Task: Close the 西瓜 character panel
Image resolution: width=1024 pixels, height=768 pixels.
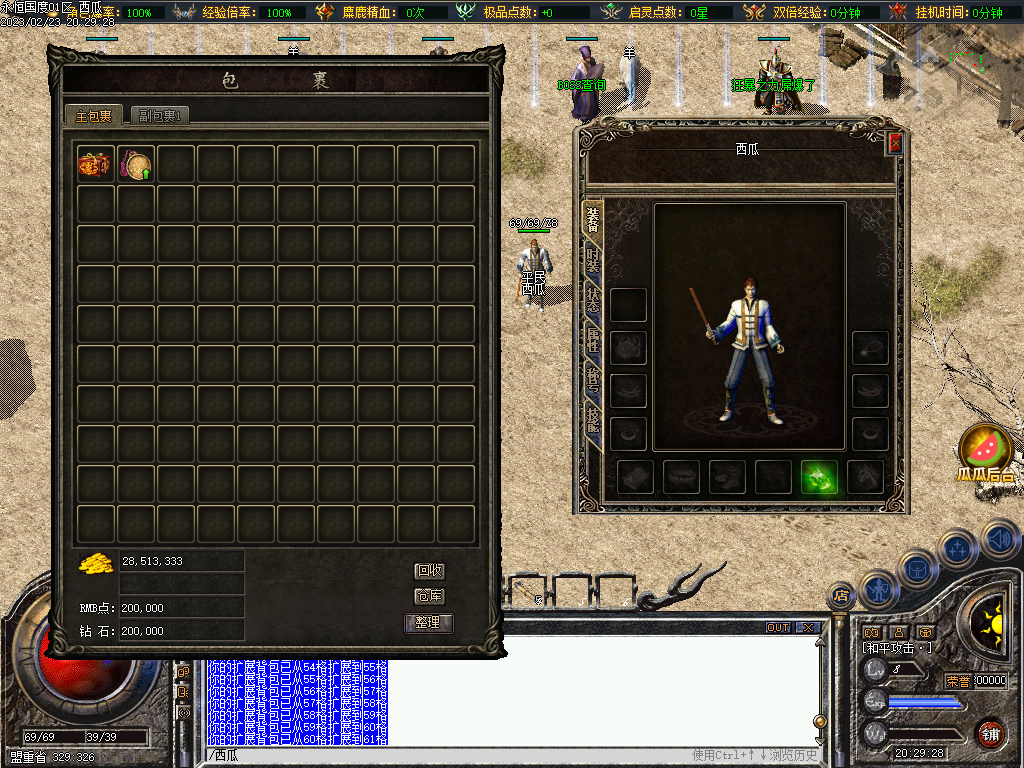Action: [895, 143]
